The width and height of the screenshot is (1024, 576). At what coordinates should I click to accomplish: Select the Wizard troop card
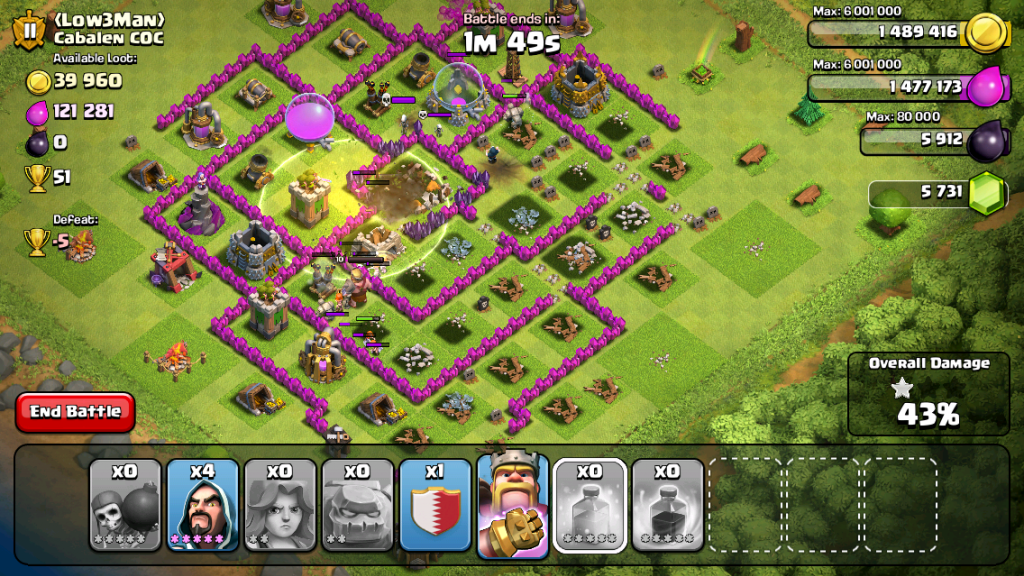pos(202,504)
